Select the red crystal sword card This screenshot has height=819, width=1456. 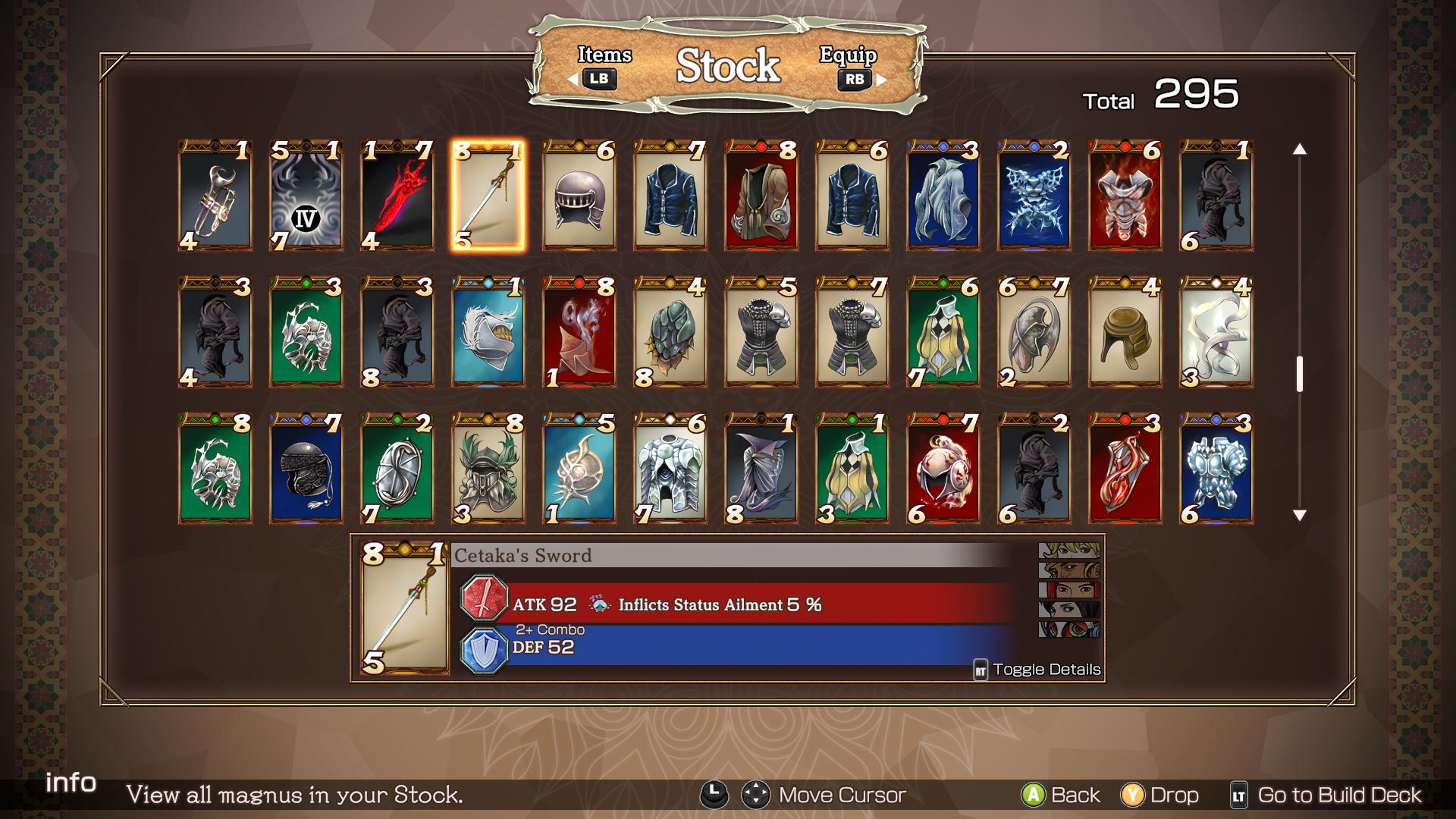[x=397, y=196]
